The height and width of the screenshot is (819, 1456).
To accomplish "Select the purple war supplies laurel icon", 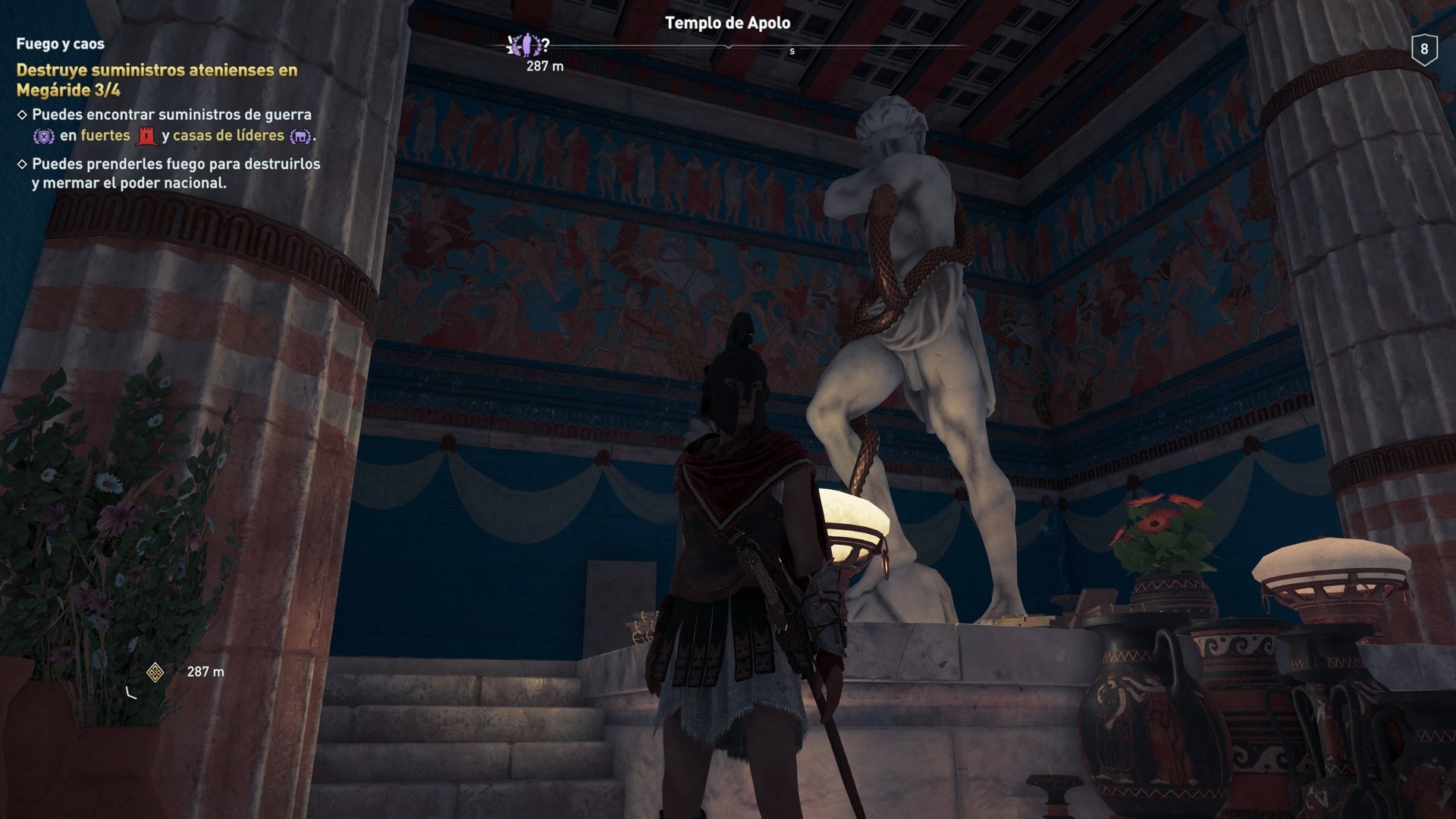I will [45, 135].
